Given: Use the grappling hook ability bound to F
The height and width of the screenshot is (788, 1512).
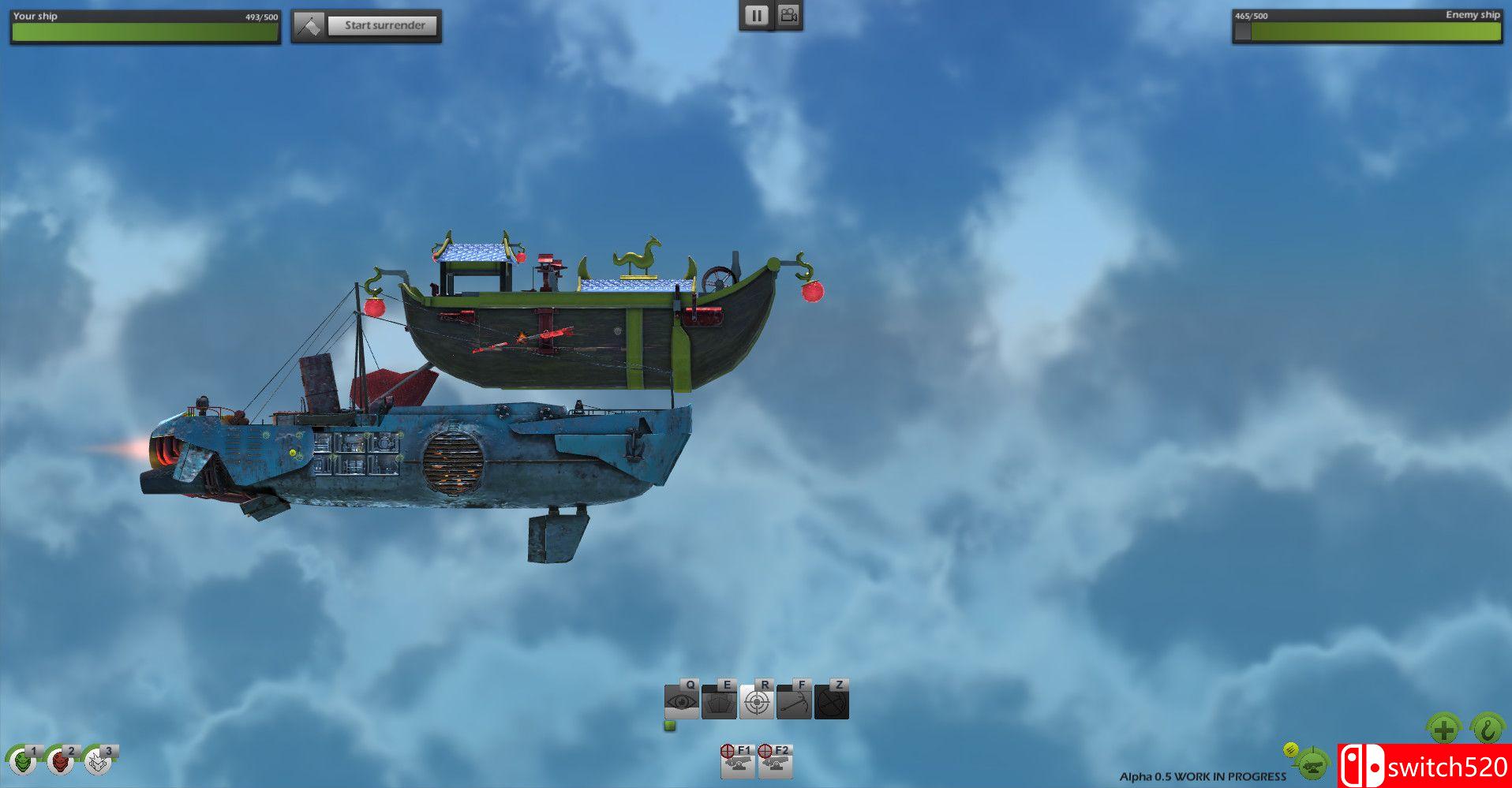Looking at the screenshot, I should click(795, 699).
